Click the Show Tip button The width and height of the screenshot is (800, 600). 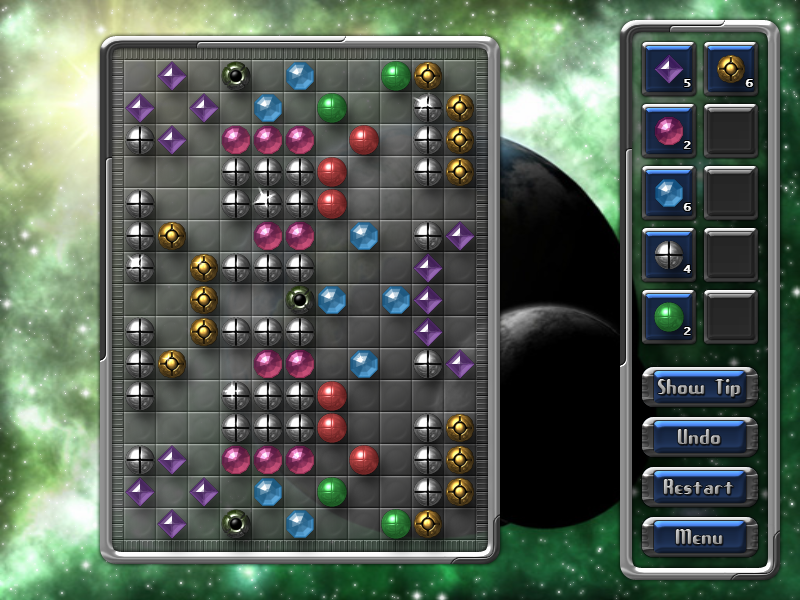tap(699, 387)
